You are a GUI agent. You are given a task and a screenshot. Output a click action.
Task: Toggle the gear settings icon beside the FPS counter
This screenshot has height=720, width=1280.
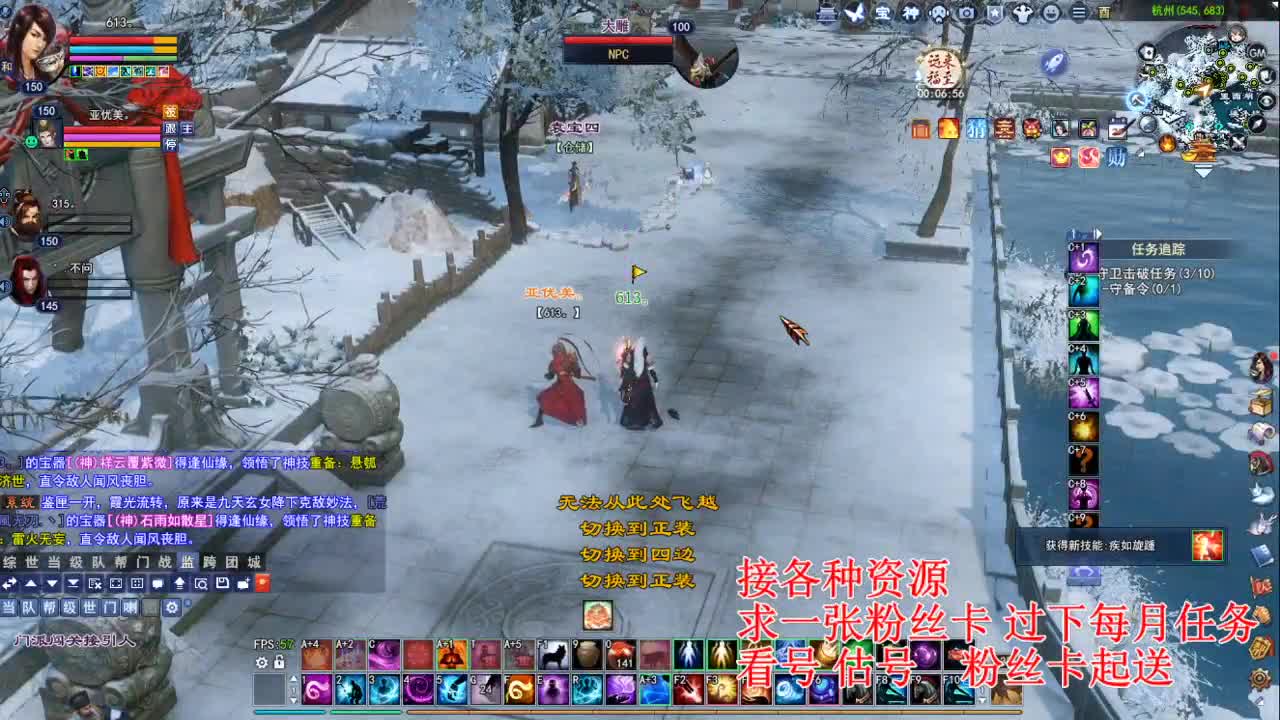[262, 663]
